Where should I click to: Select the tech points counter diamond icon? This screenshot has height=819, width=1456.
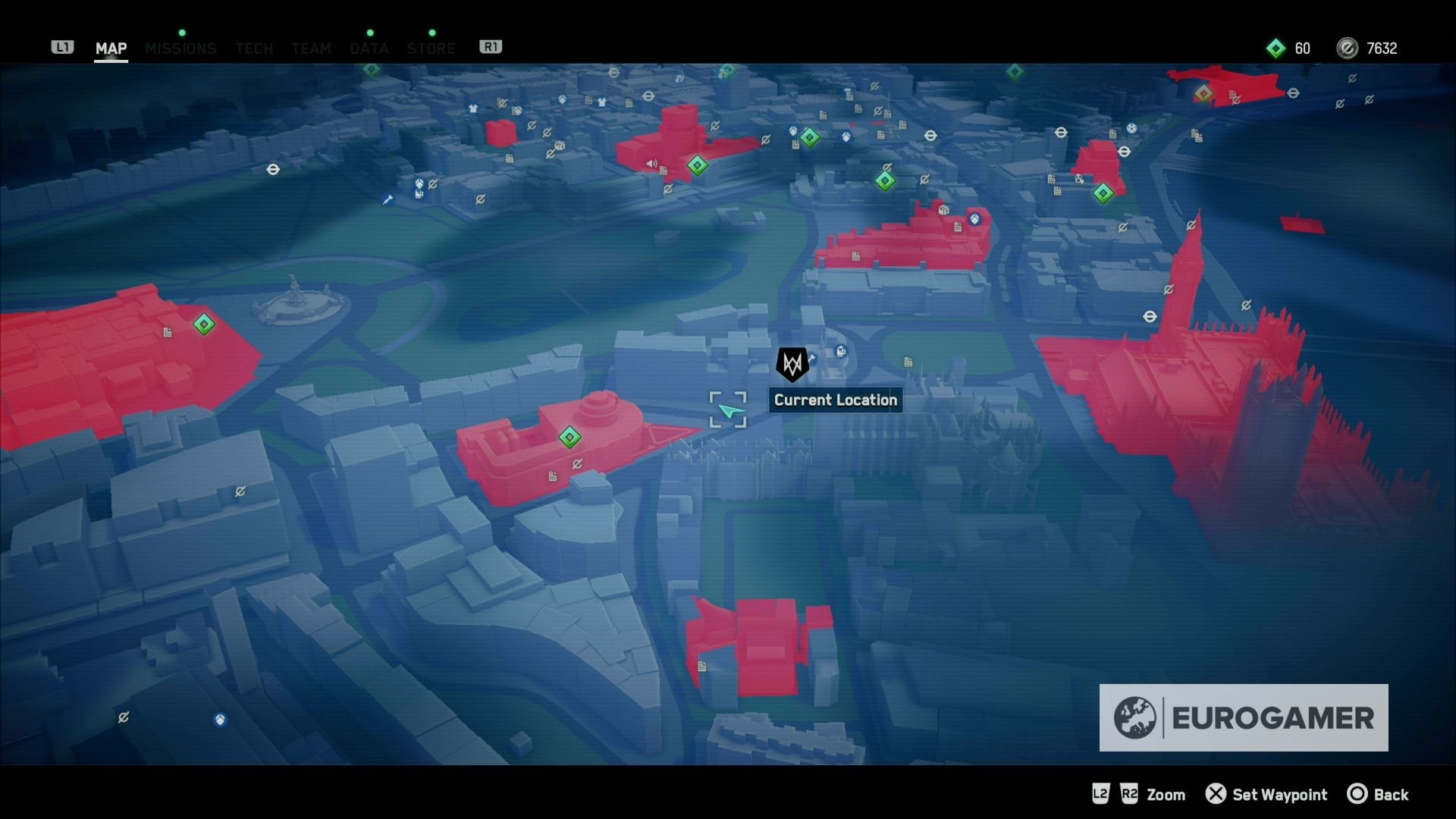click(1276, 48)
